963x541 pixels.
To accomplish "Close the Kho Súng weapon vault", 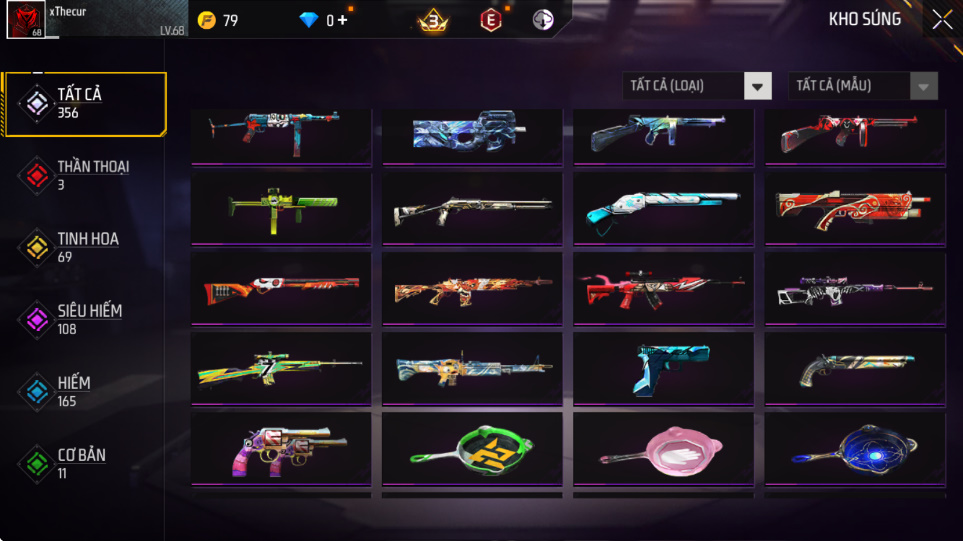I will pyautogui.click(x=942, y=20).
